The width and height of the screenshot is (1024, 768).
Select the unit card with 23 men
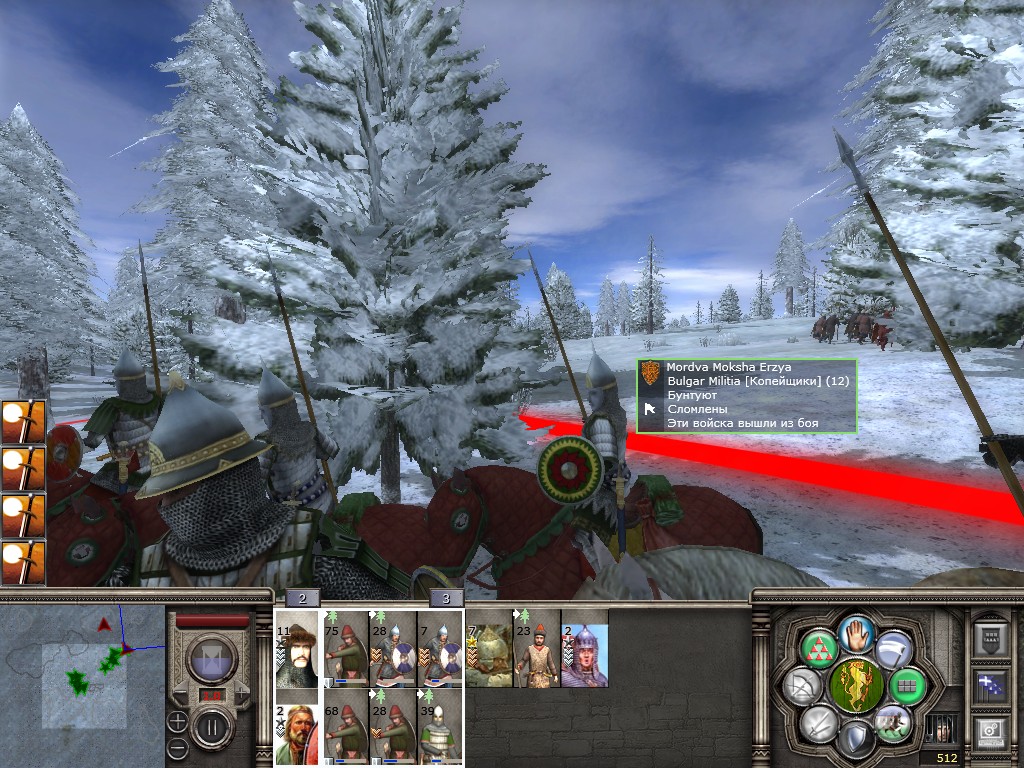point(536,648)
